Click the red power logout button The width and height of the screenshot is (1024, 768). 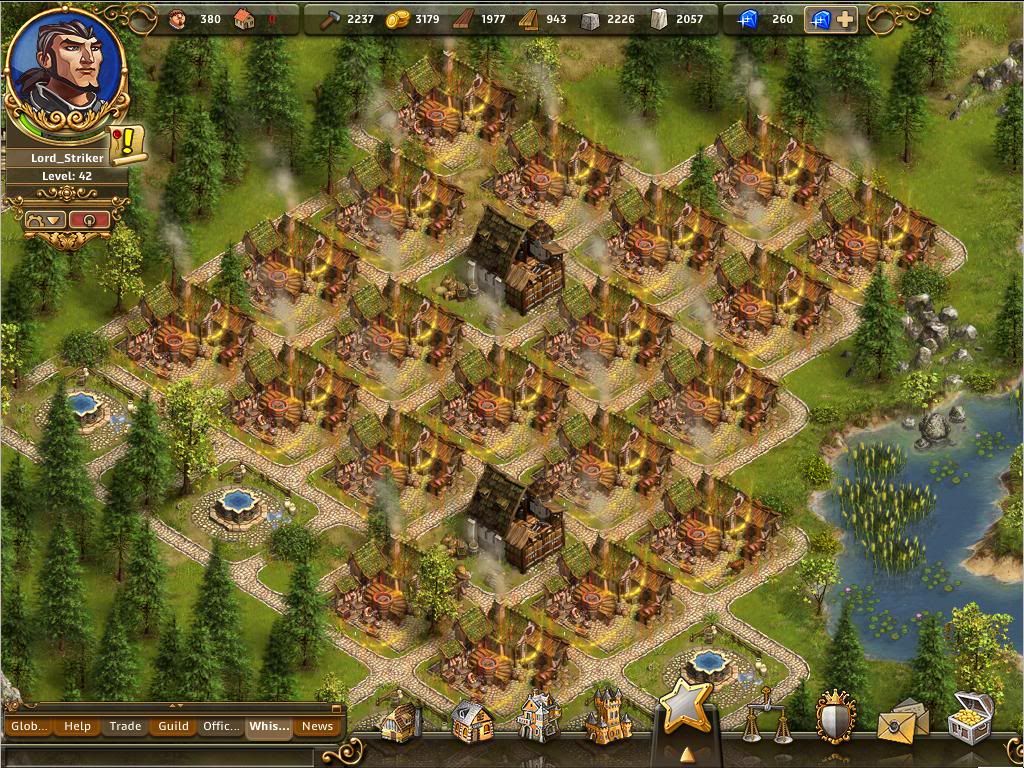(x=90, y=219)
